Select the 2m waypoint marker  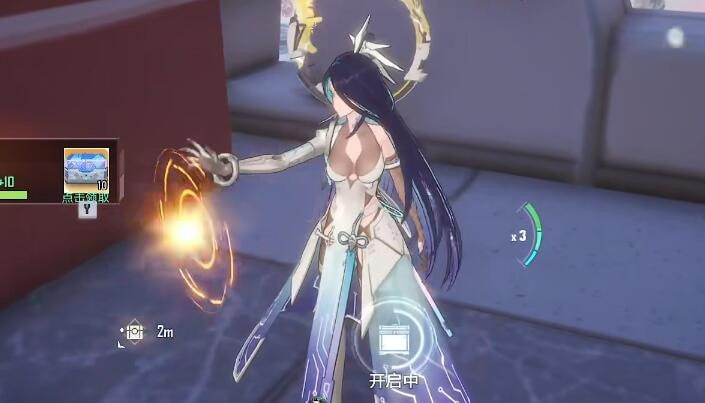(131, 332)
